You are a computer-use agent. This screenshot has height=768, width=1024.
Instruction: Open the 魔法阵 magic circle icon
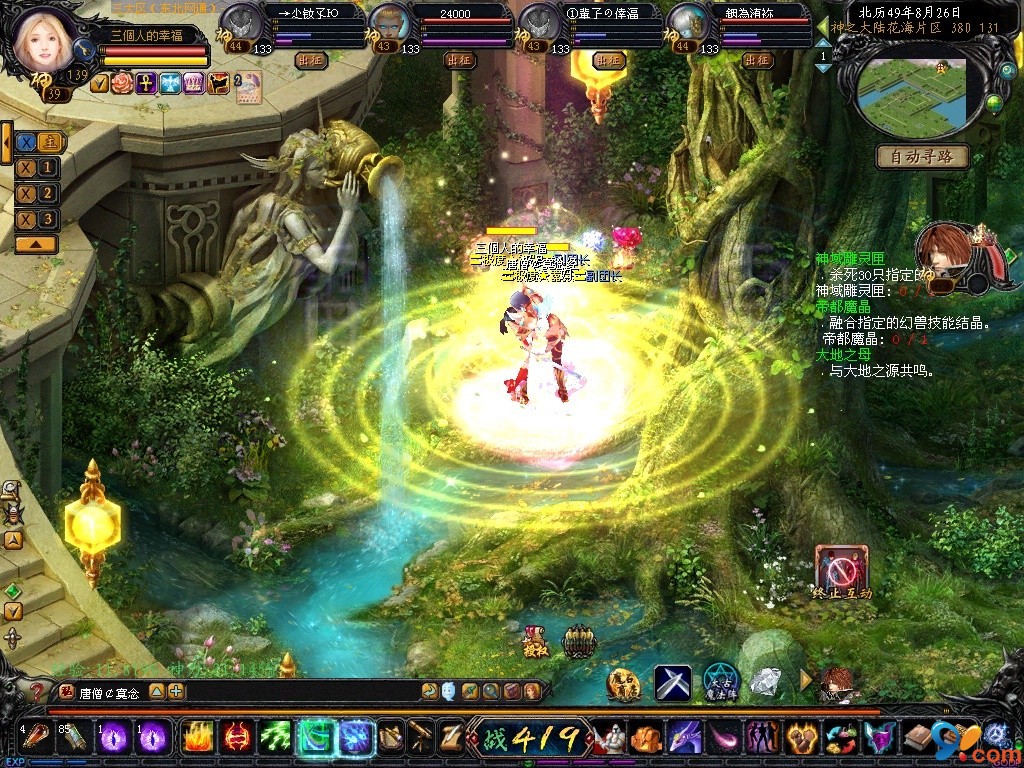coord(719,682)
